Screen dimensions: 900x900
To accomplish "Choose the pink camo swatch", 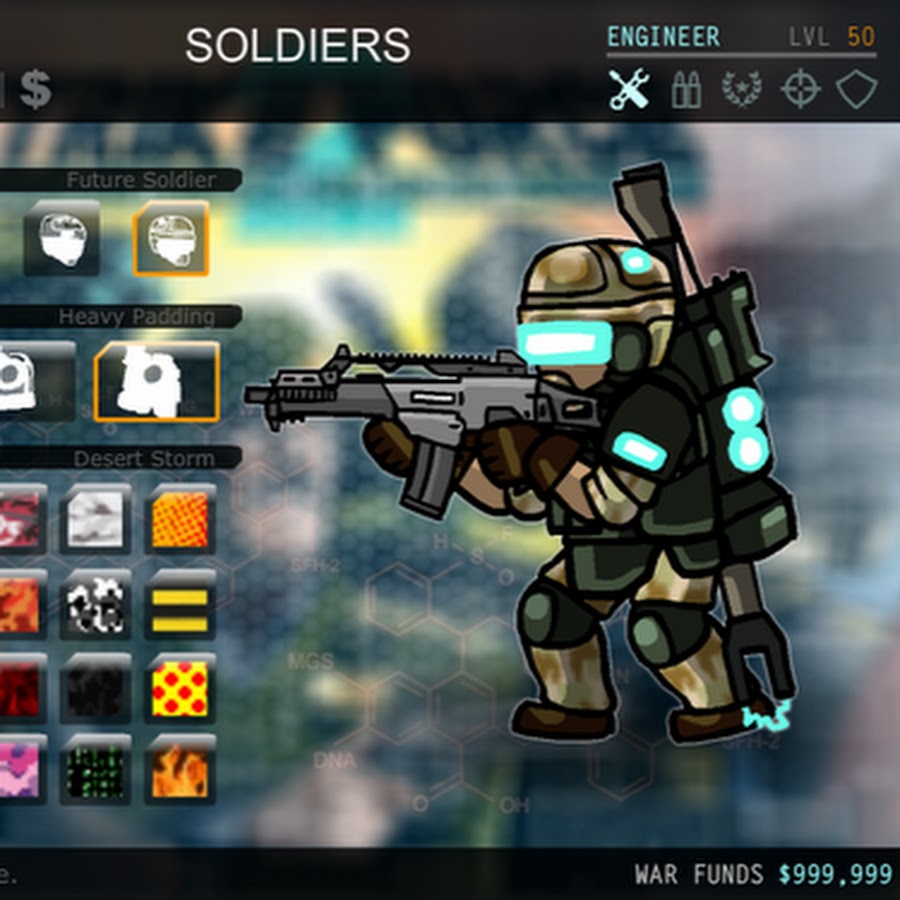I will (x=20, y=771).
